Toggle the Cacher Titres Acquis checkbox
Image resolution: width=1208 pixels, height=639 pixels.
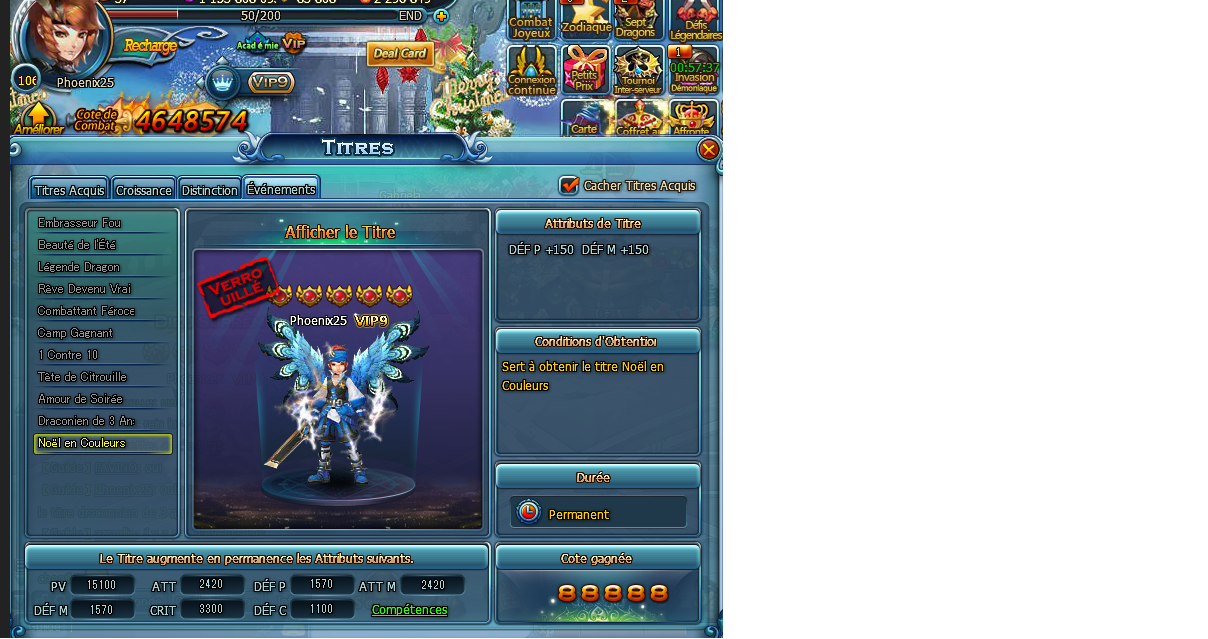[x=569, y=185]
